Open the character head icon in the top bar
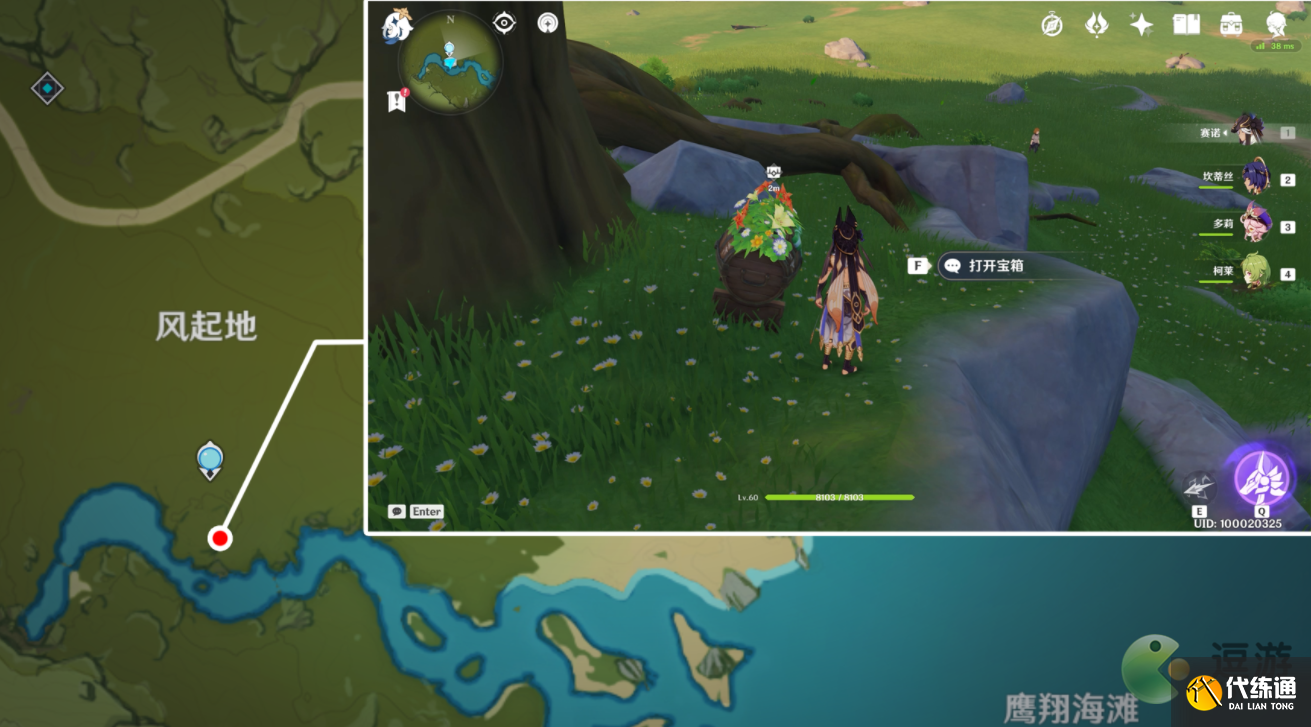This screenshot has width=1311, height=727. (1277, 25)
